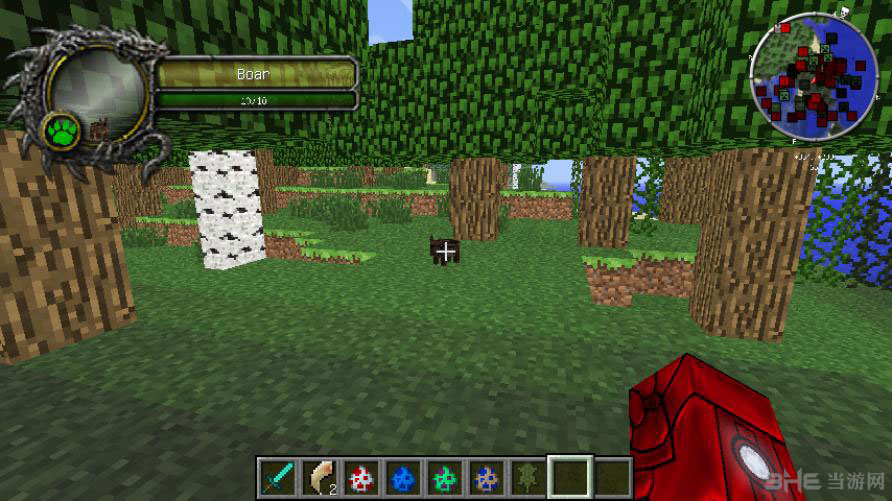This screenshot has height=501, width=892.
Task: Select the diamond sword hotbar slot
Action: [275, 476]
